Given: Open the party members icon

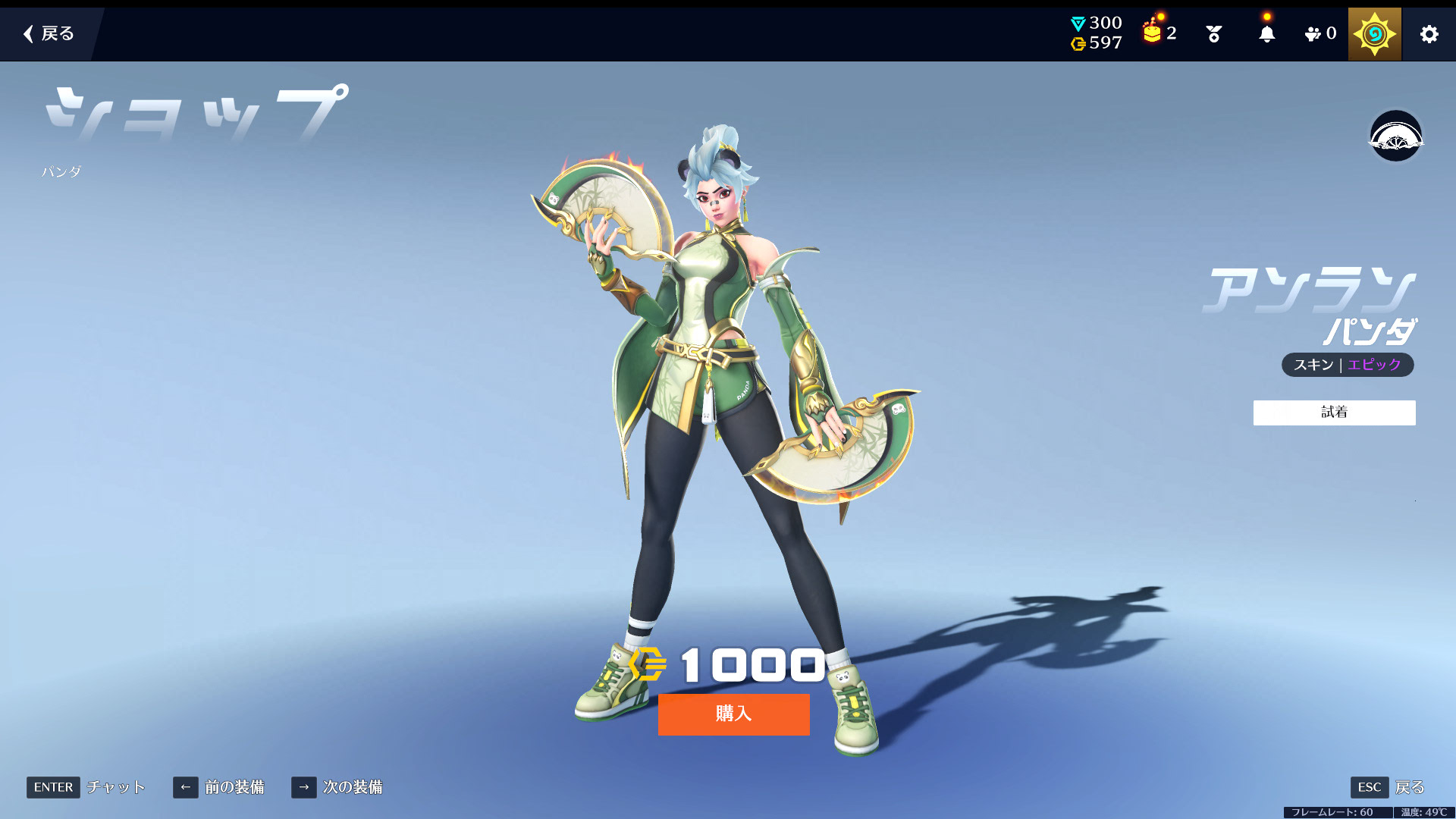Looking at the screenshot, I should click(x=1319, y=34).
